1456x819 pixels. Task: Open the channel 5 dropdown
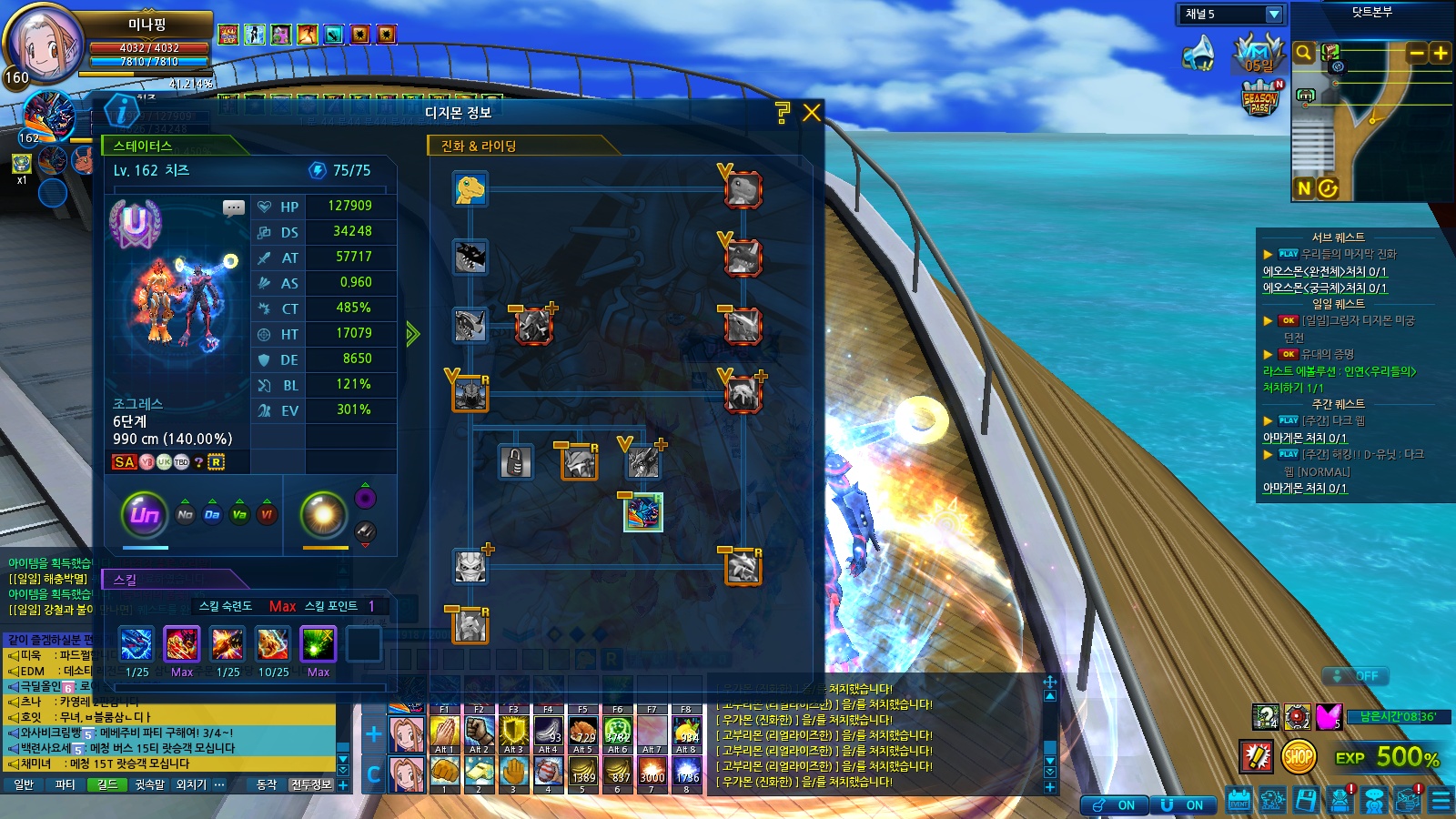[x=1273, y=15]
